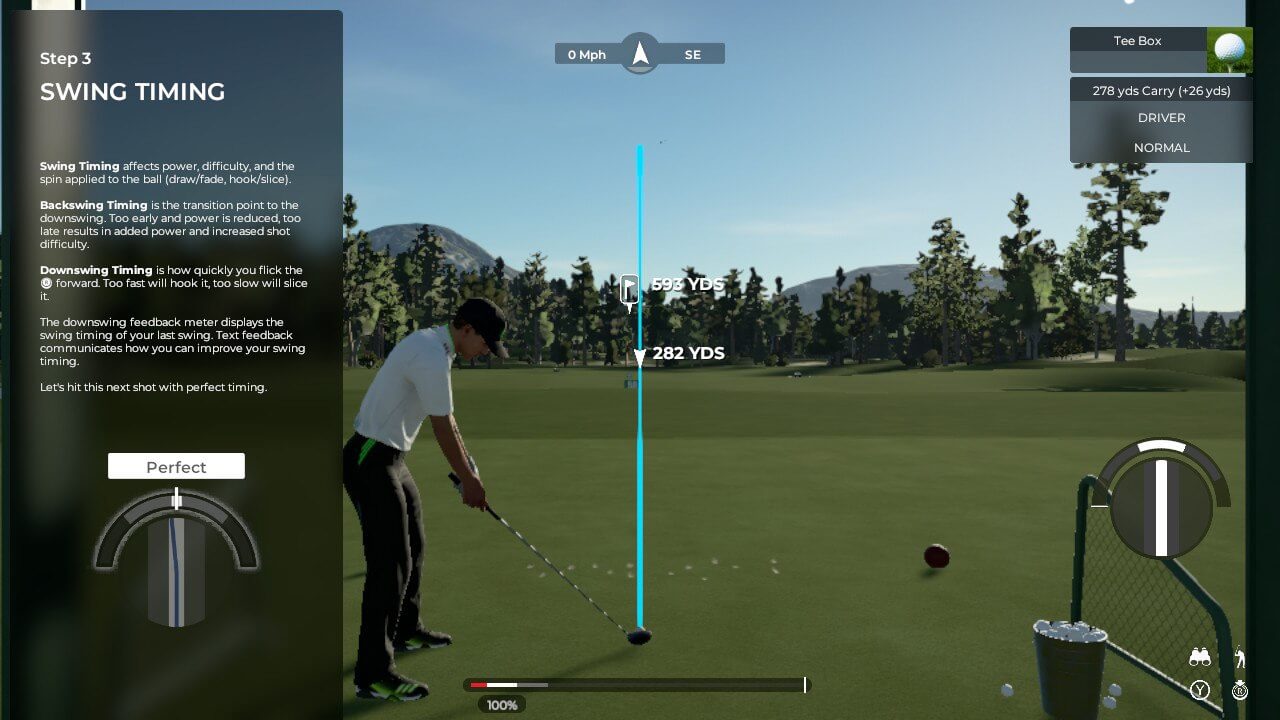Select the golfer swing icon

click(x=1240, y=657)
